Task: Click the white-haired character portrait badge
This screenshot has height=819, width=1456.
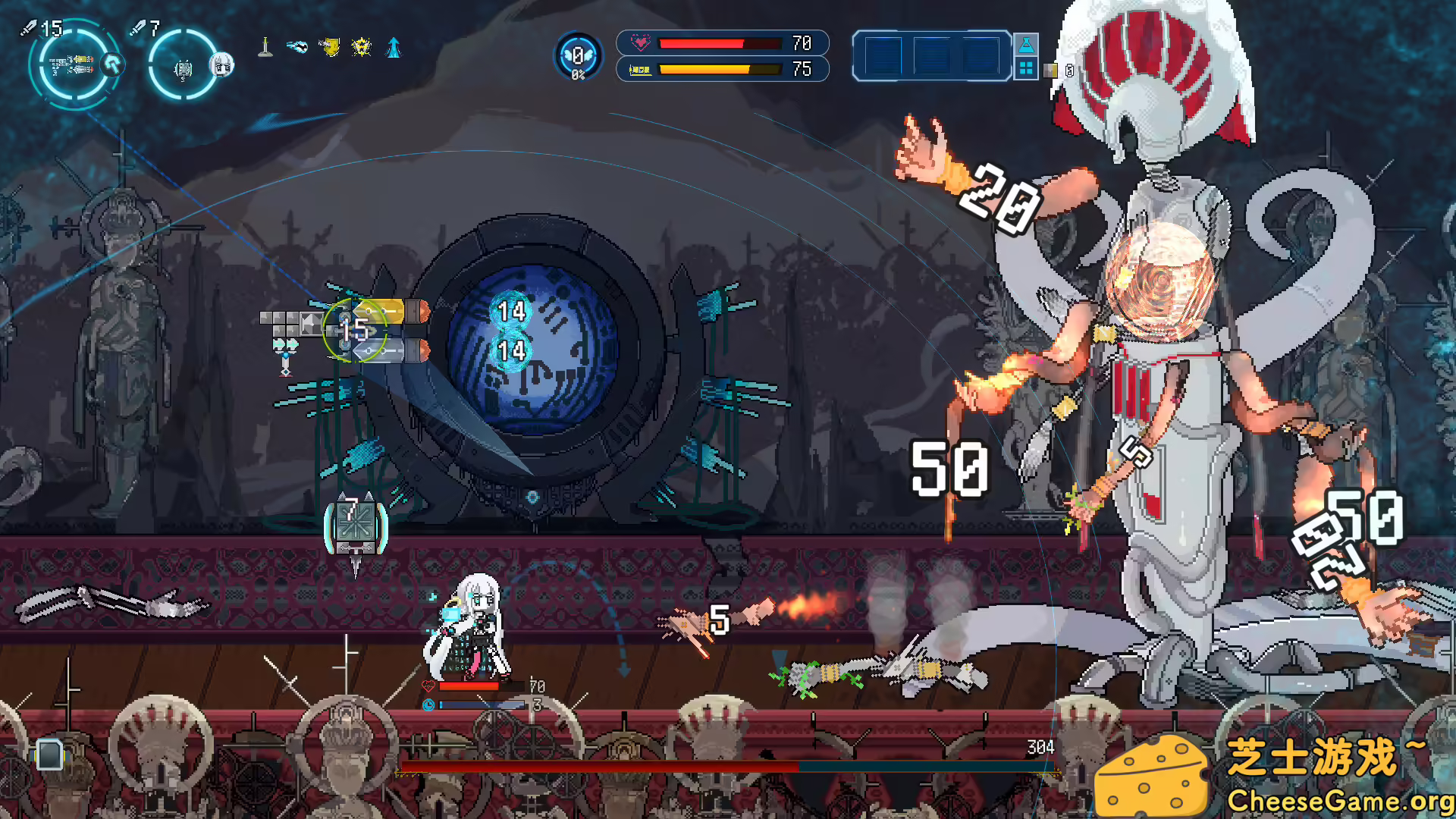Action: click(221, 64)
